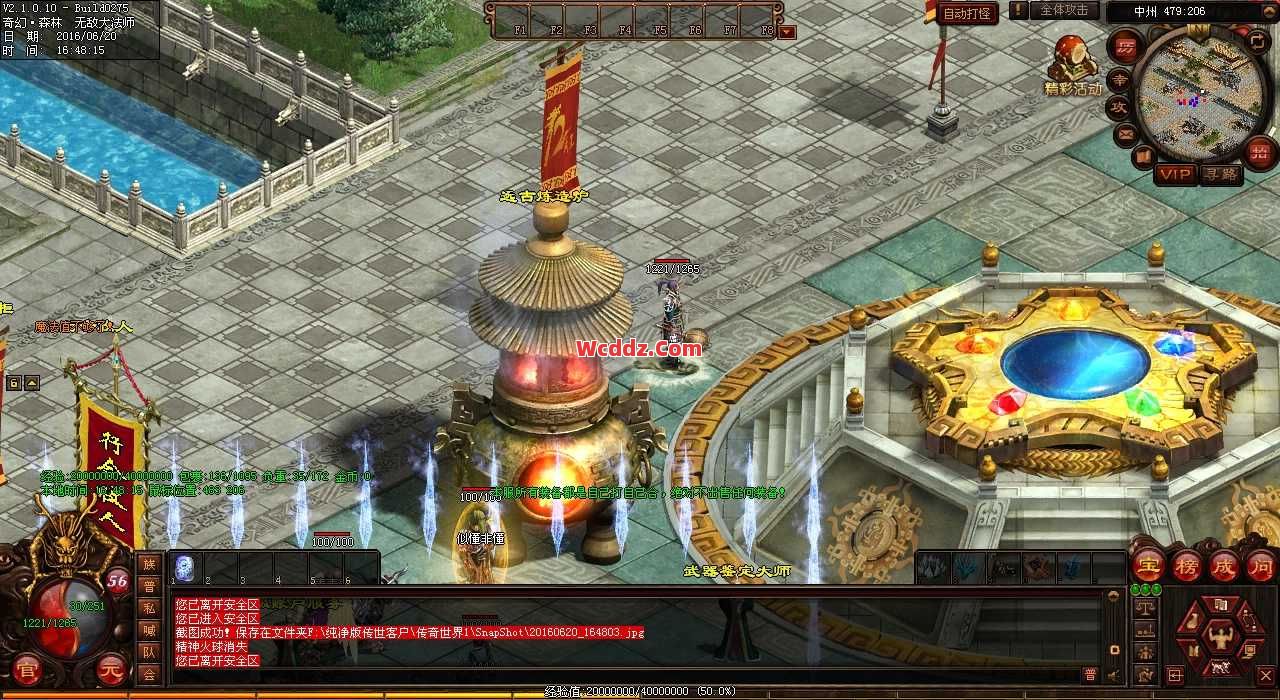This screenshot has height=700, width=1280.
Task: Open the VIP panel button
Action: point(1175,174)
